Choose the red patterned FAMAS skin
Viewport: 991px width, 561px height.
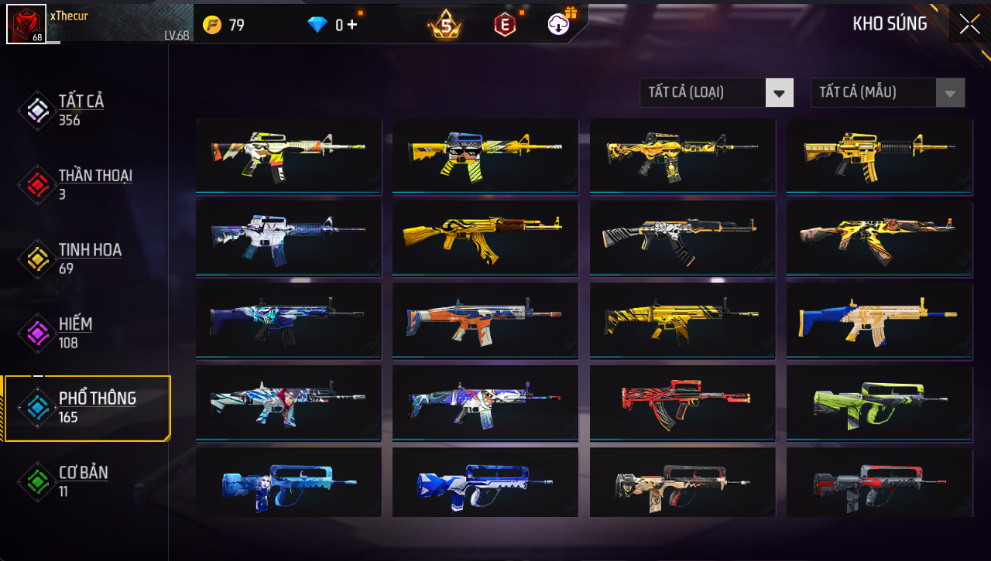(682, 401)
